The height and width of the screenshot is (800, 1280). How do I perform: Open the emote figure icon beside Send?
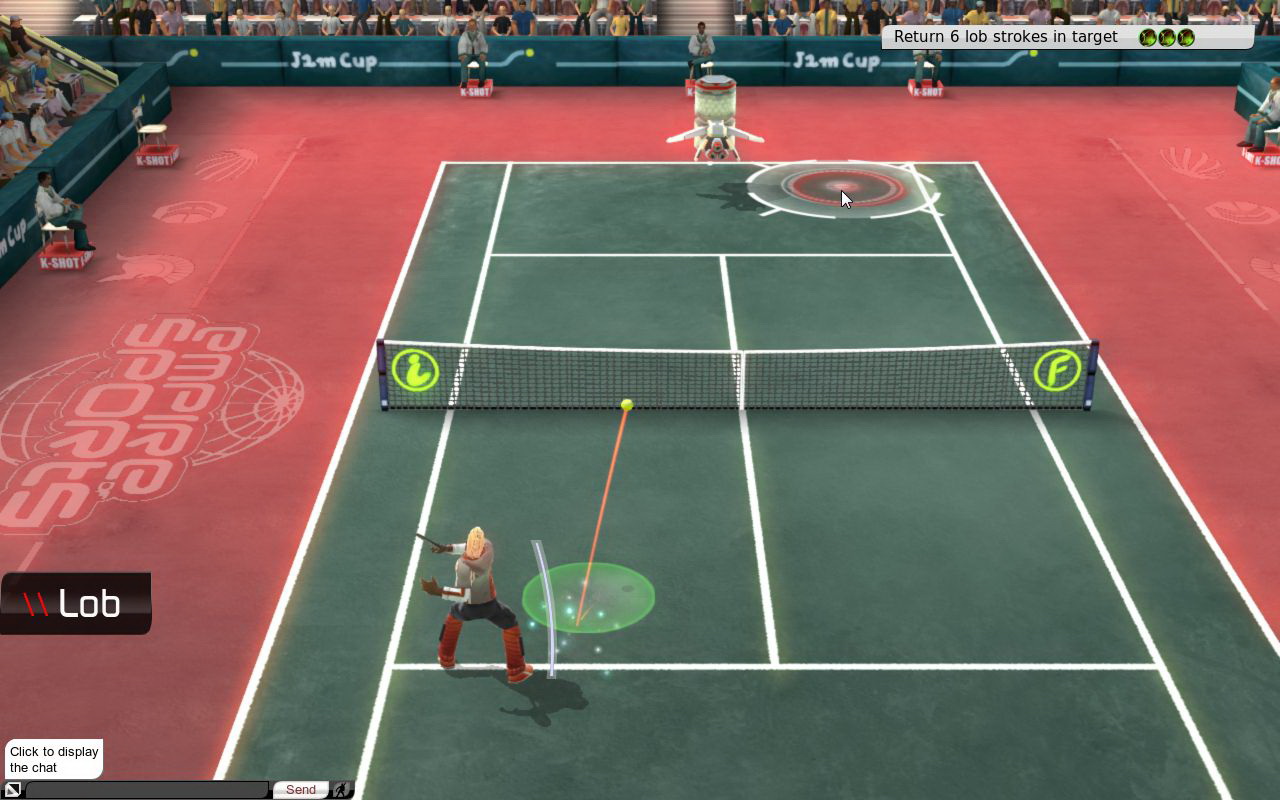click(x=342, y=790)
